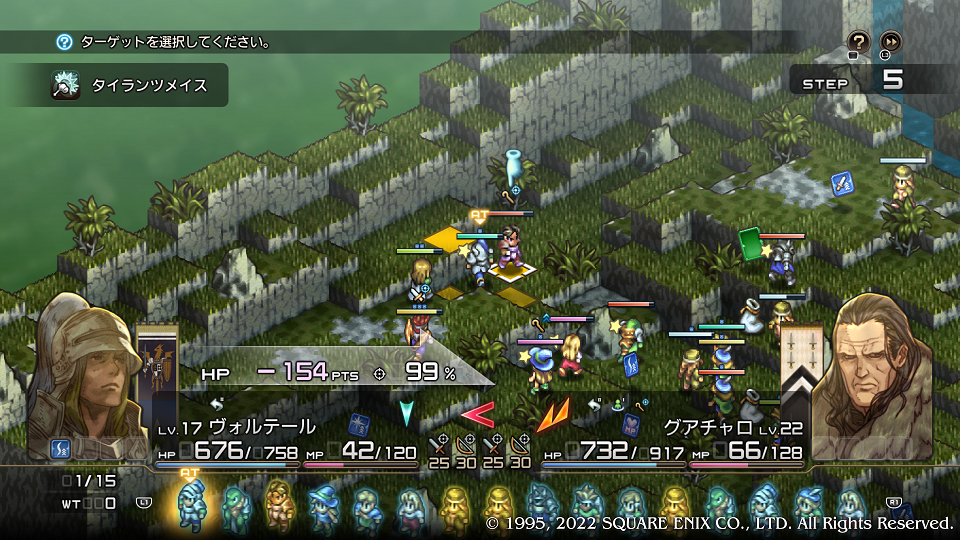Click the first unit in the turn order bar

coord(189,504)
